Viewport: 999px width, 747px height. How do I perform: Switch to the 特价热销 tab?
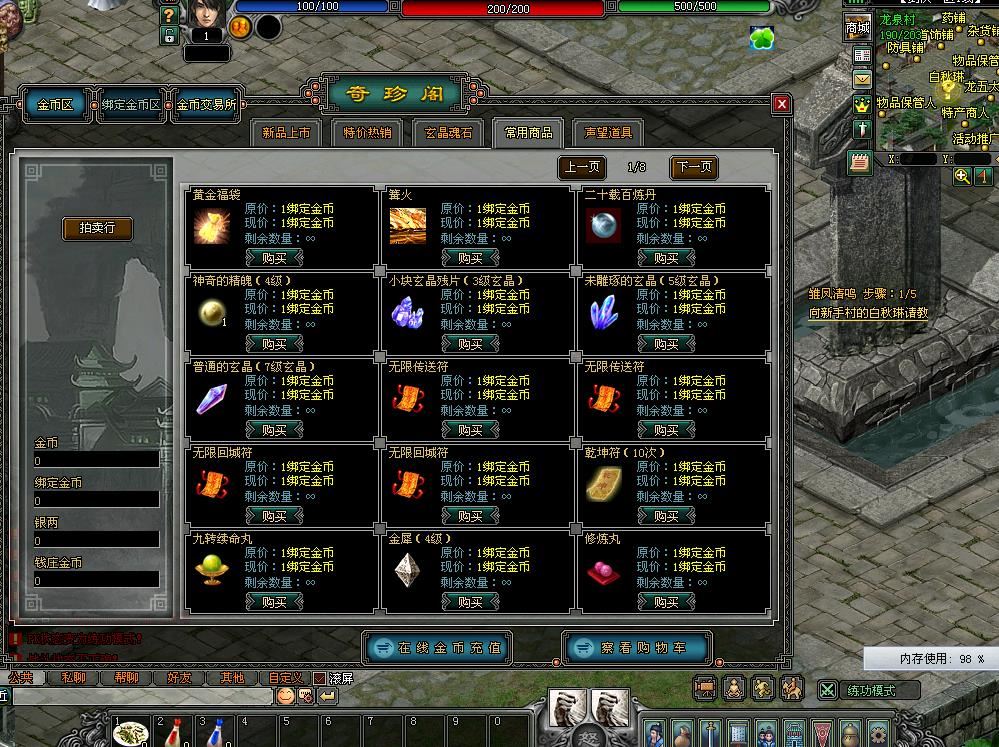pos(367,133)
